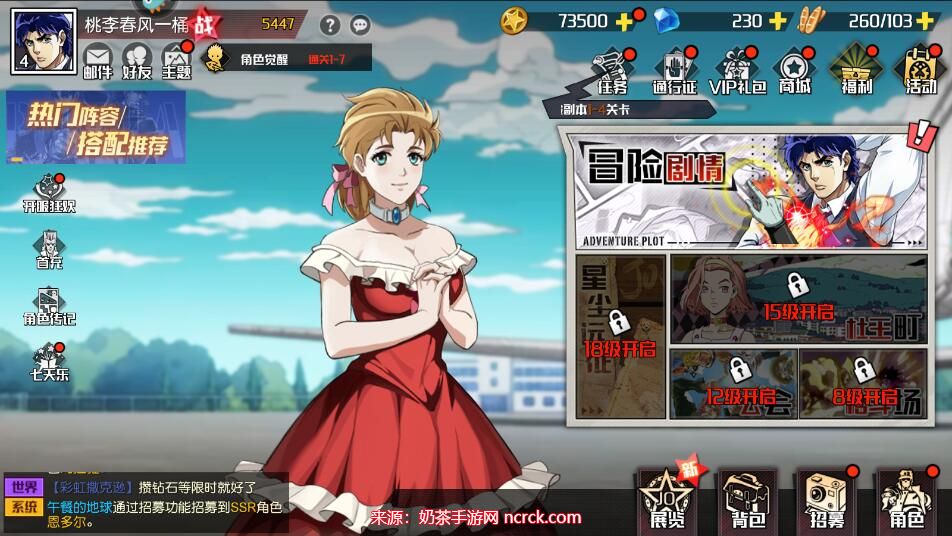Open the 背包 backpack inventory
The width and height of the screenshot is (952, 536).
pyautogui.click(x=748, y=499)
